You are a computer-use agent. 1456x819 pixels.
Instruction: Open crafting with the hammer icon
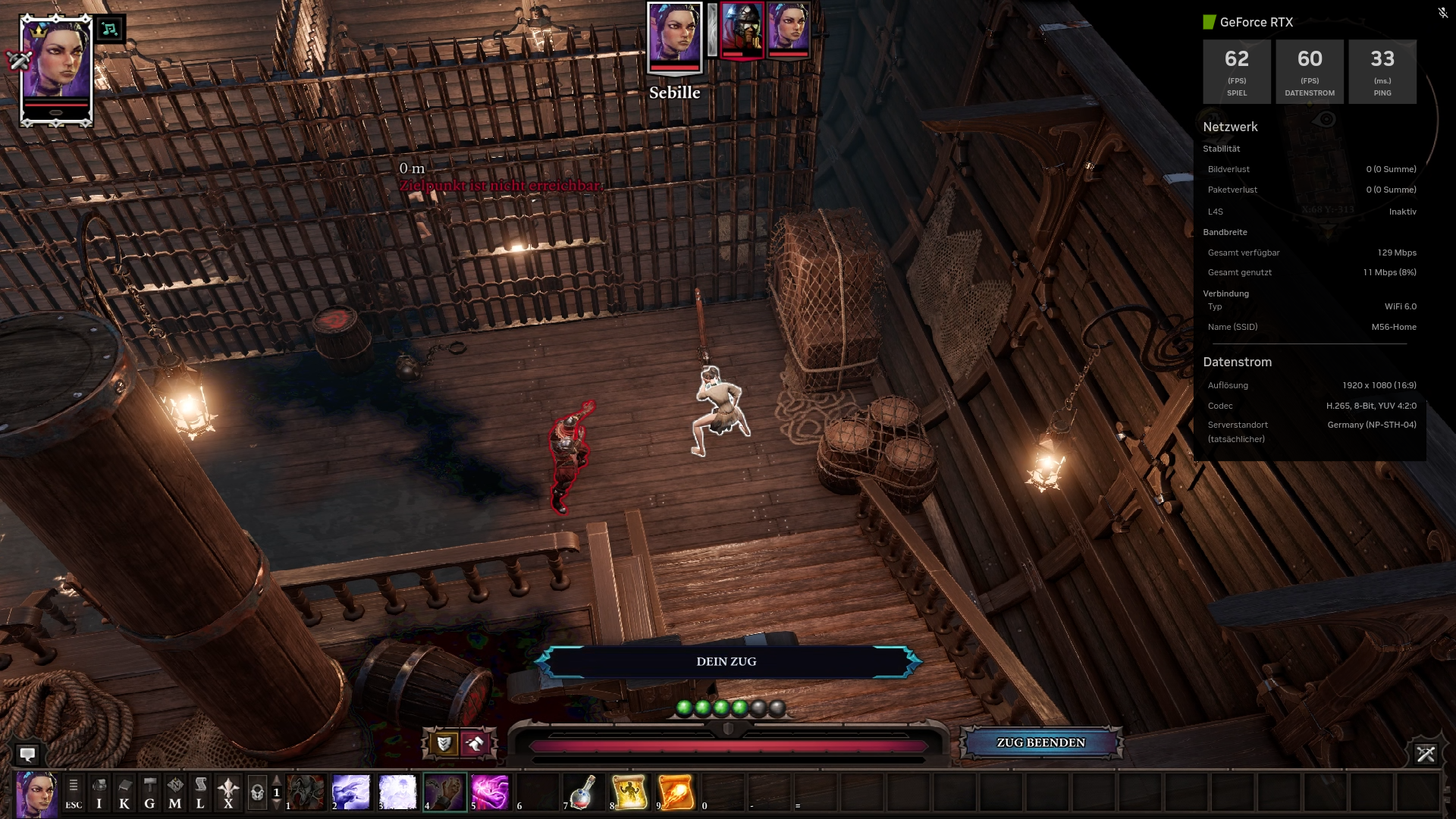(150, 792)
